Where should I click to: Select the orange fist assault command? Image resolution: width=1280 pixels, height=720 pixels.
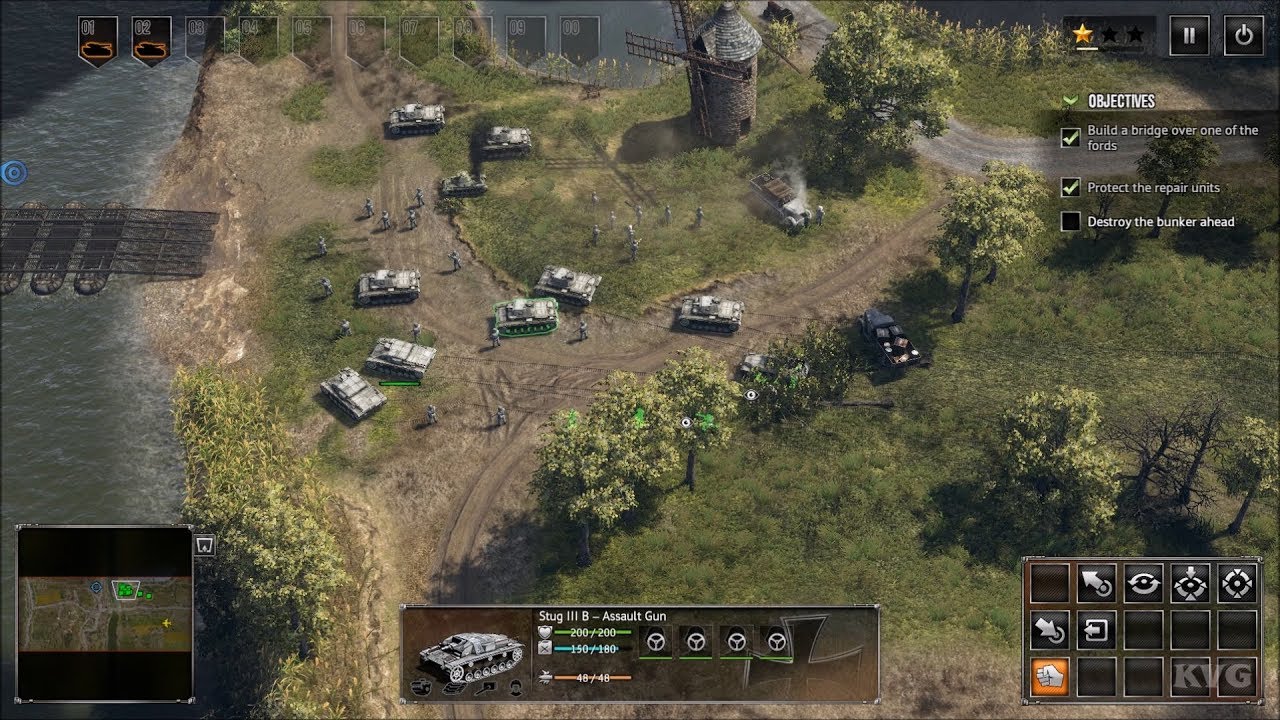click(x=1053, y=678)
